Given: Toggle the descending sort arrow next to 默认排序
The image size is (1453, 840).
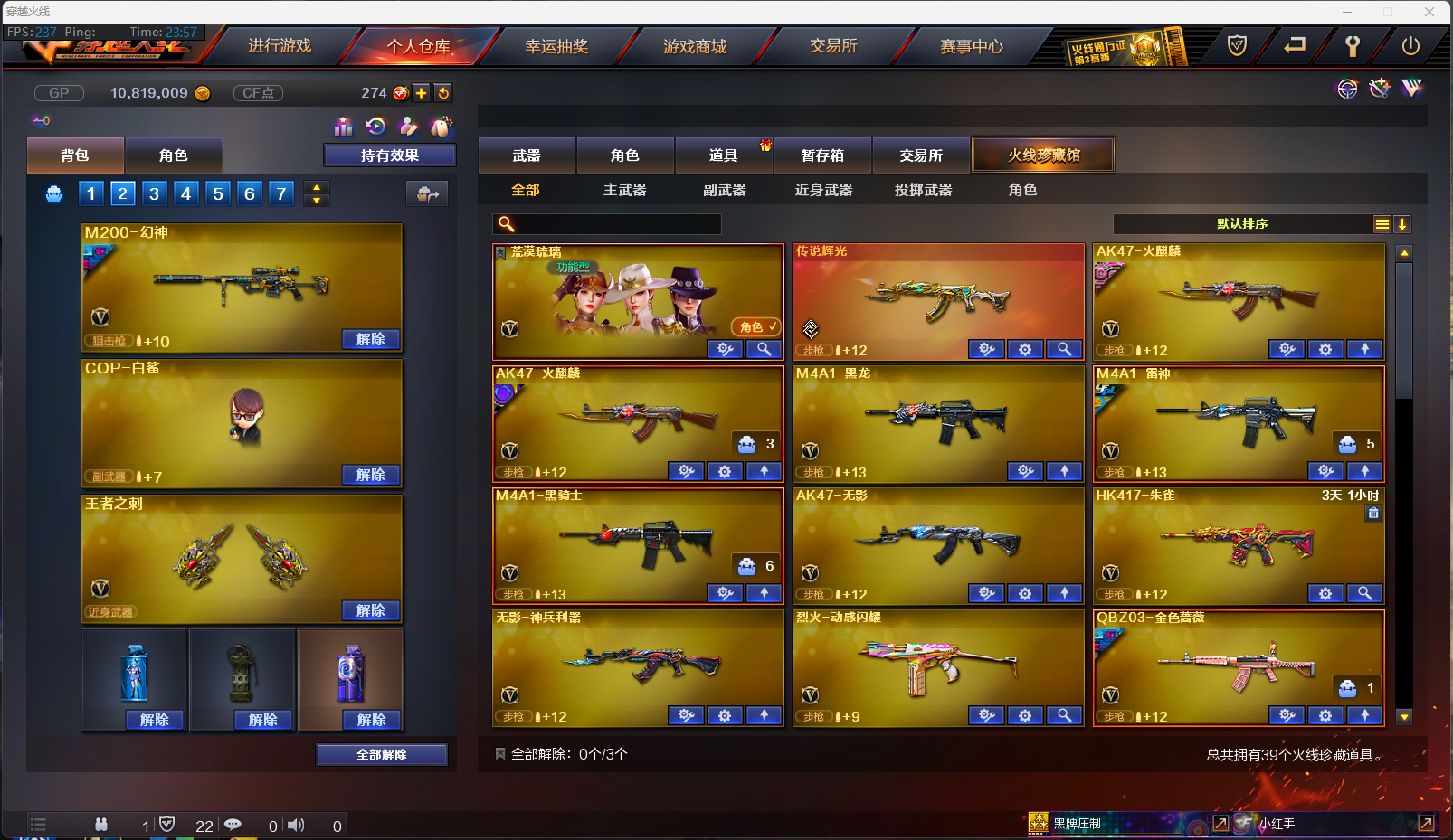Looking at the screenshot, I should [1403, 223].
